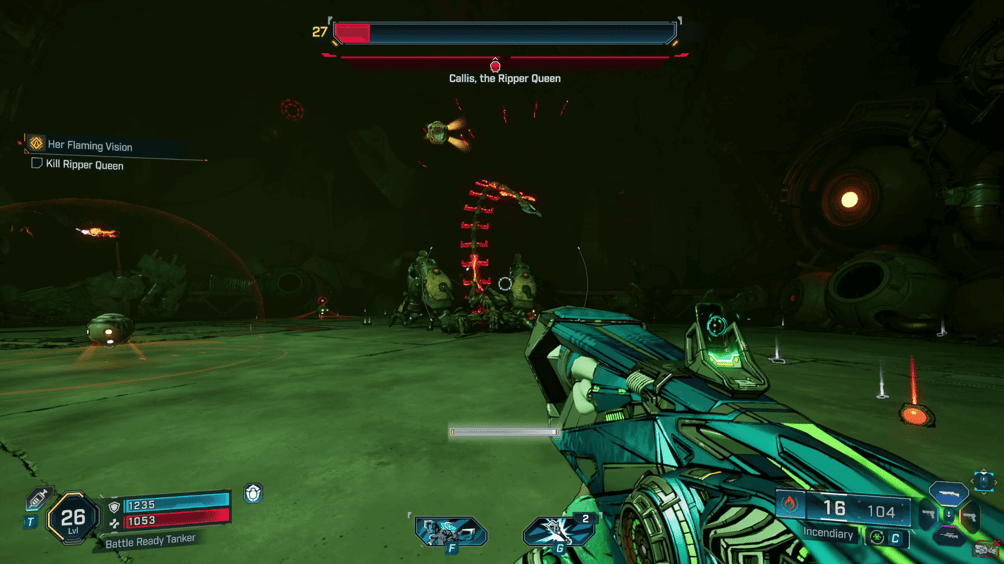Viewport: 1004px width, 564px height.
Task: Click the shield status buff icon
Action: tap(253, 493)
